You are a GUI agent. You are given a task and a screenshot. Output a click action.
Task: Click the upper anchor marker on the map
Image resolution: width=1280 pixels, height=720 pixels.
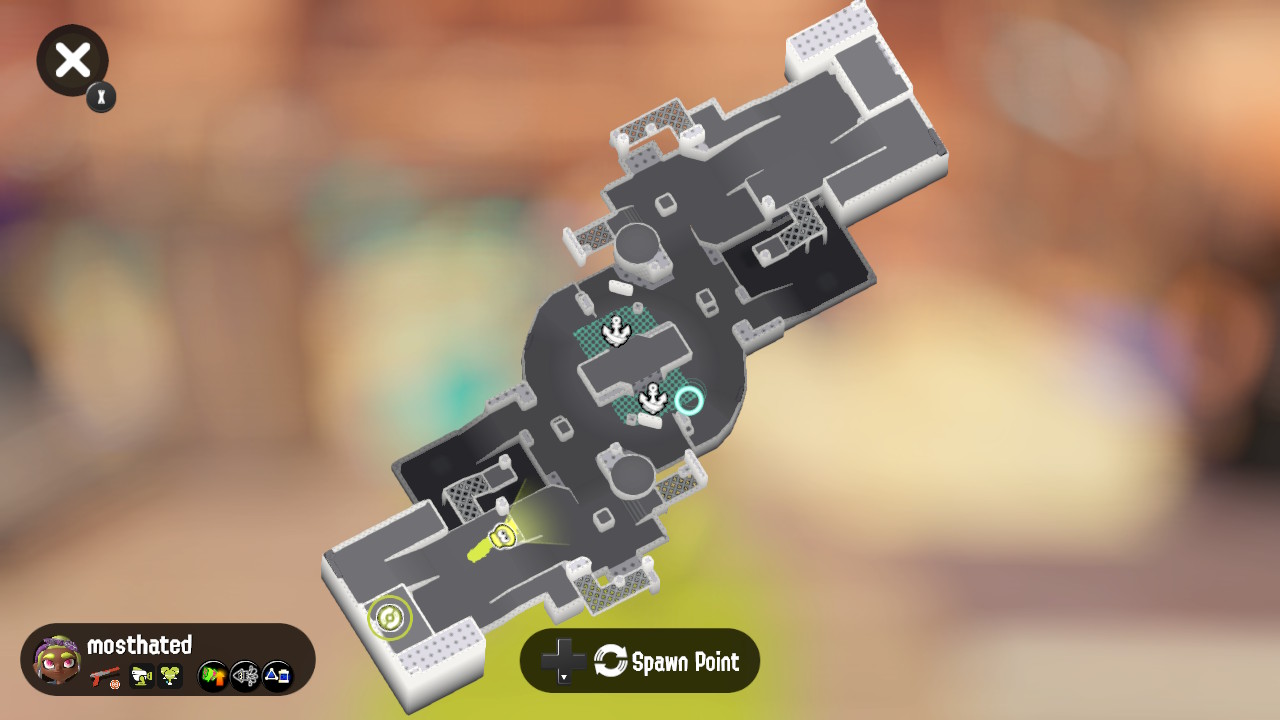point(616,328)
